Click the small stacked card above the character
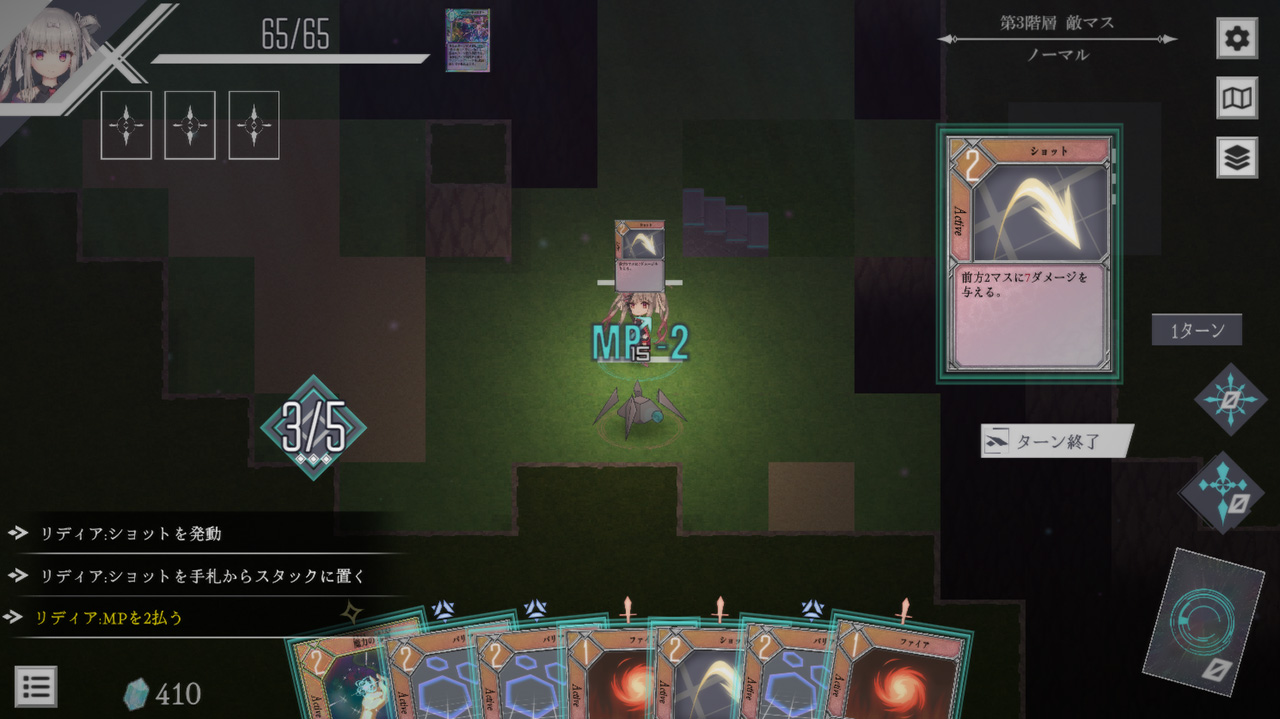The height and width of the screenshot is (719, 1280). 639,252
